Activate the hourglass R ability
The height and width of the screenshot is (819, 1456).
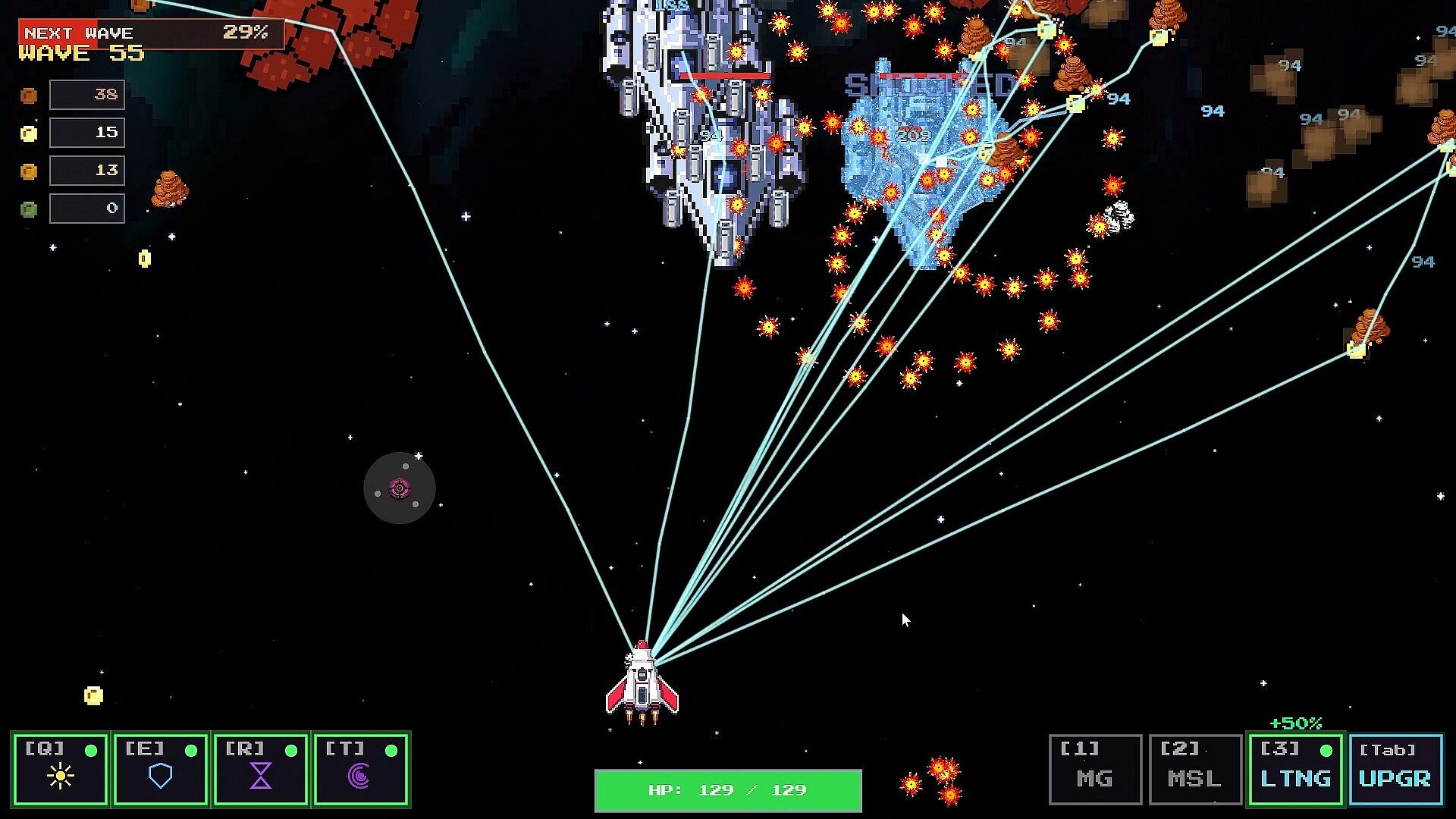(x=261, y=769)
